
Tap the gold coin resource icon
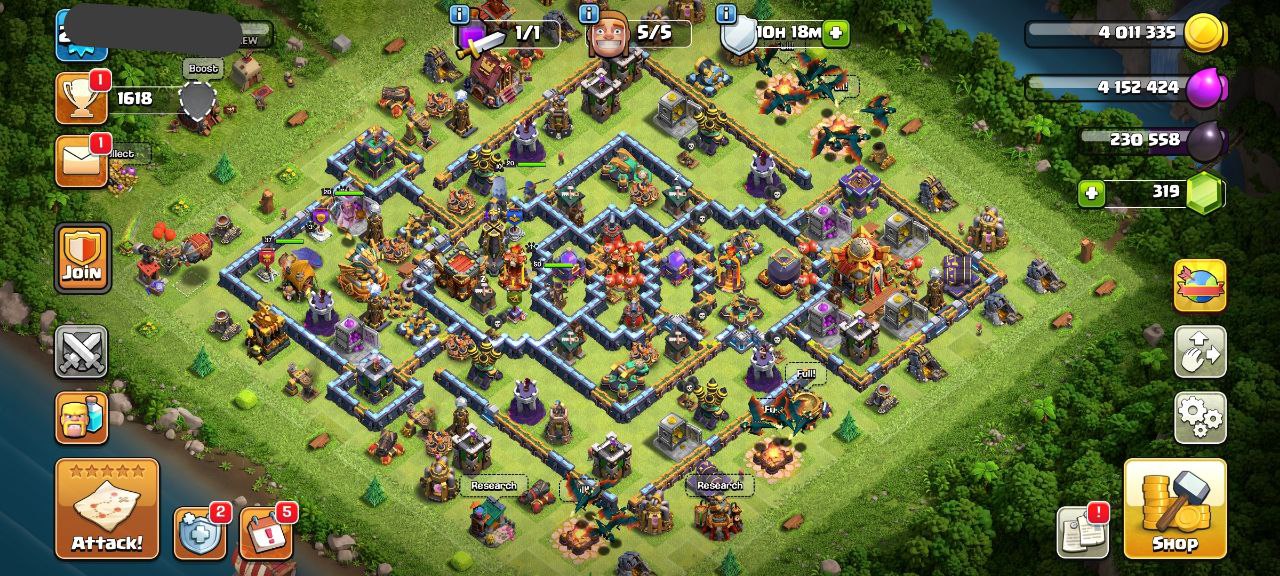coord(1203,33)
